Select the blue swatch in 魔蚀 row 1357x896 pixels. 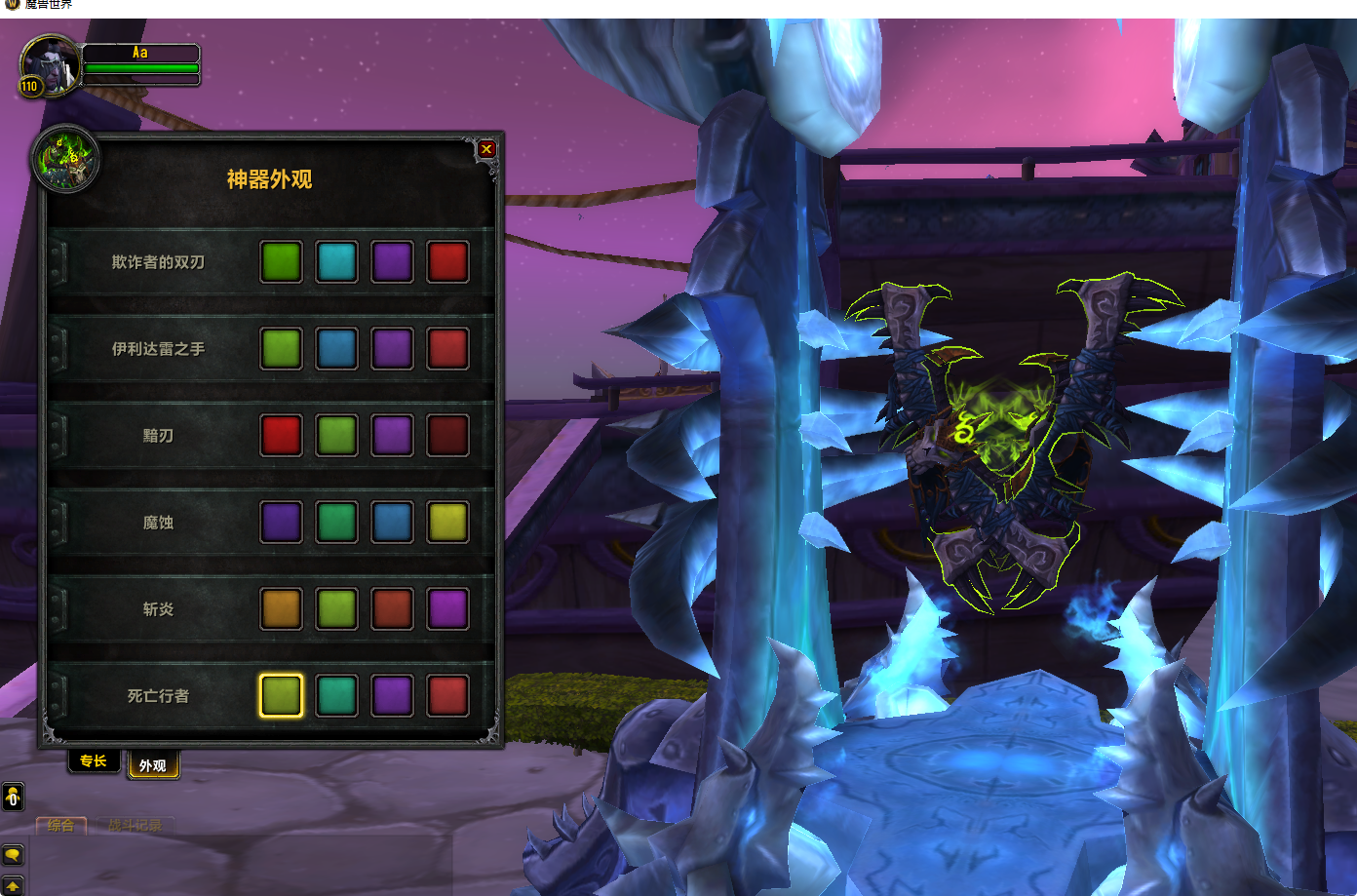pos(393,522)
